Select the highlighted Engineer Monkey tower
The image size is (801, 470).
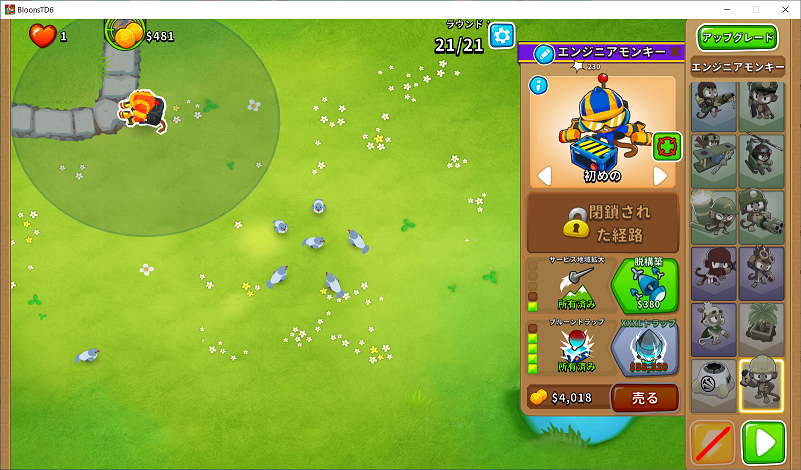point(762,385)
